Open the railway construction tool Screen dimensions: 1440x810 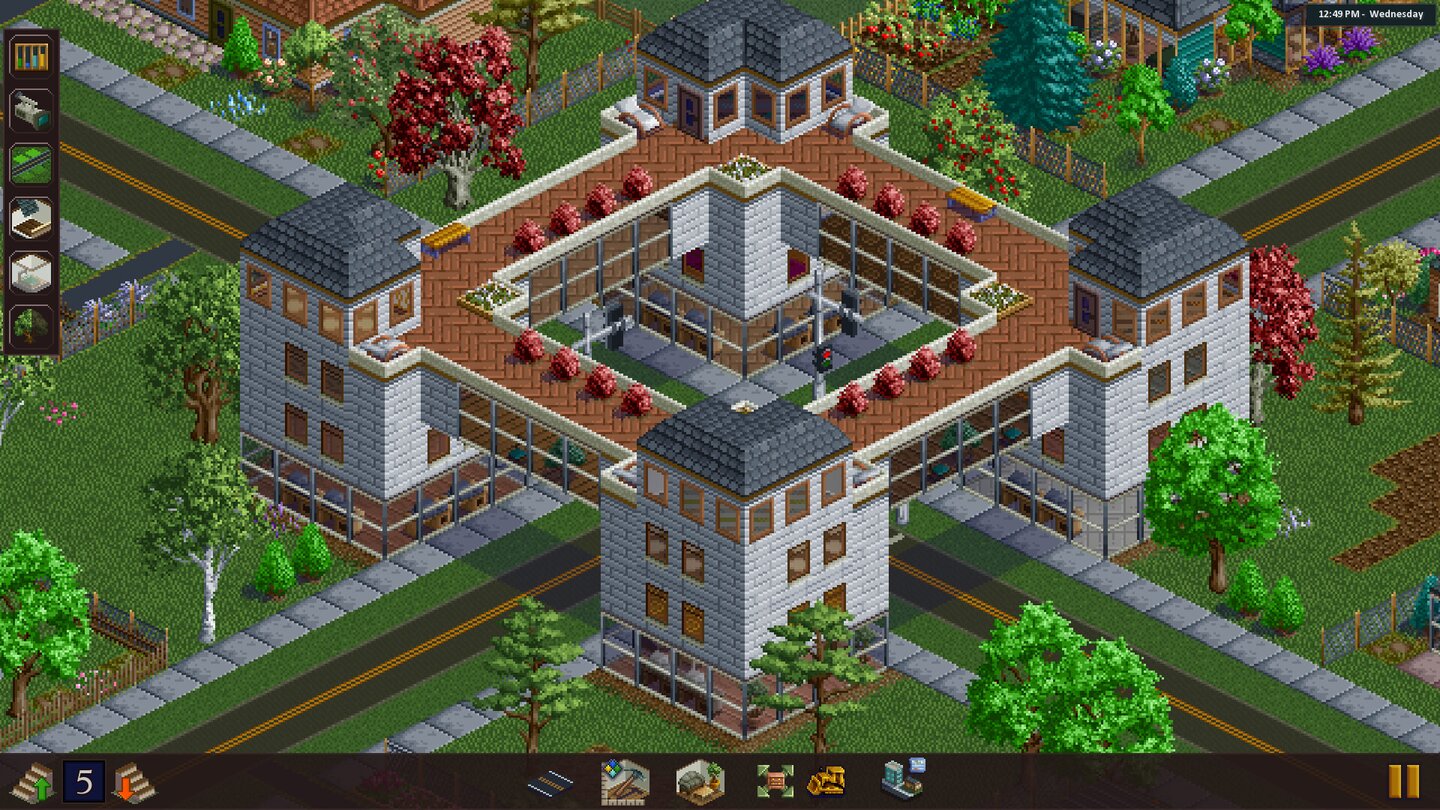(x=30, y=163)
